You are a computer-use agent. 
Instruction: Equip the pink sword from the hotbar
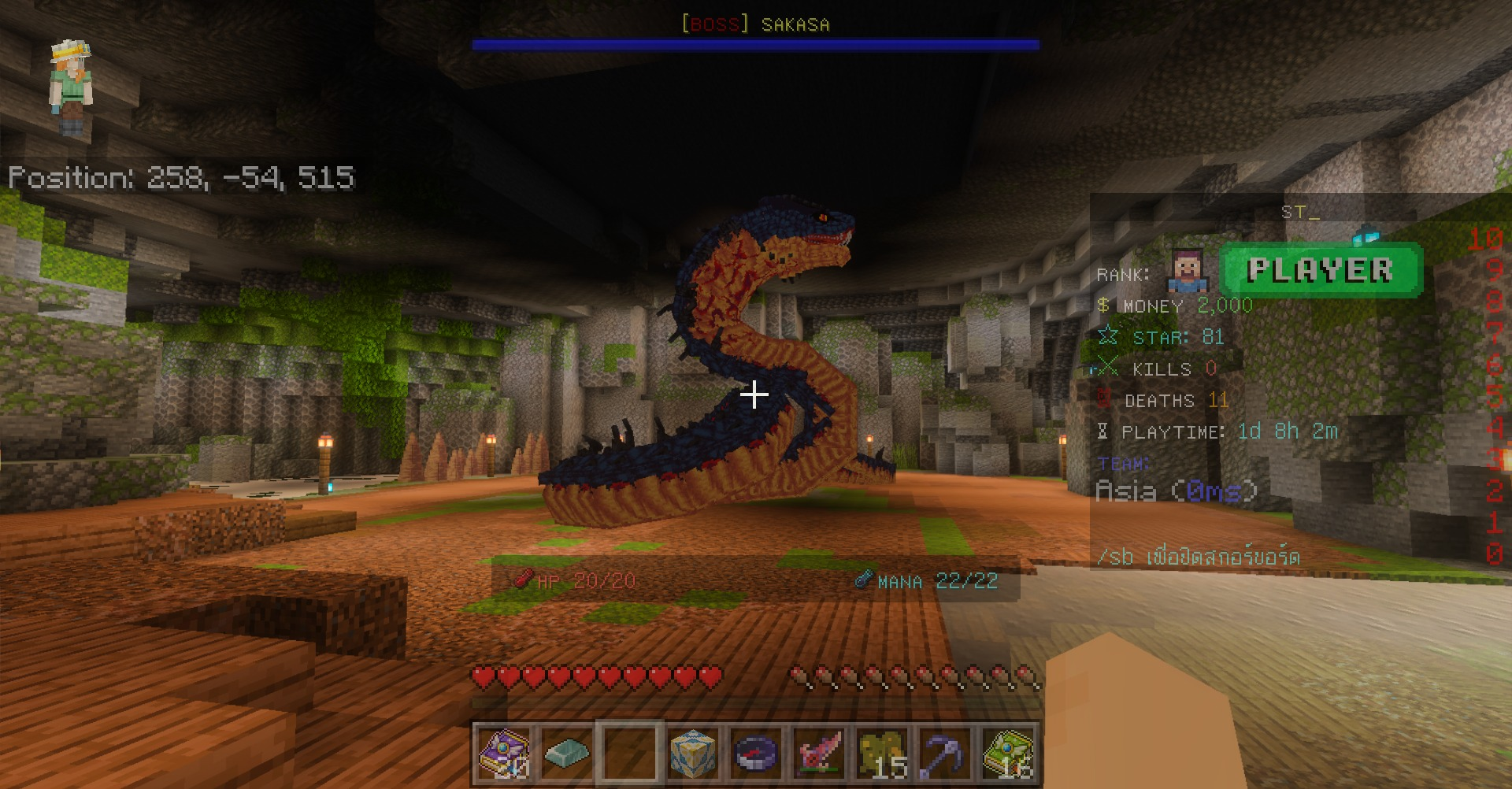(819, 753)
